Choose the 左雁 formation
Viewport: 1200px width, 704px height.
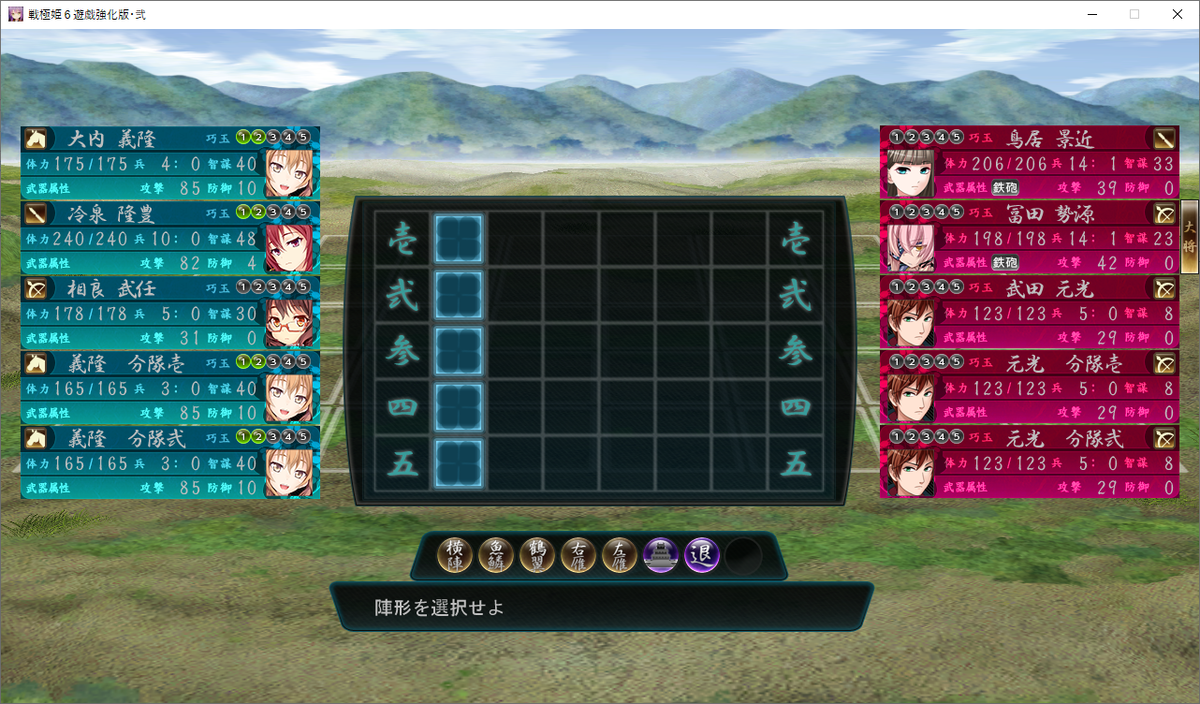620,555
